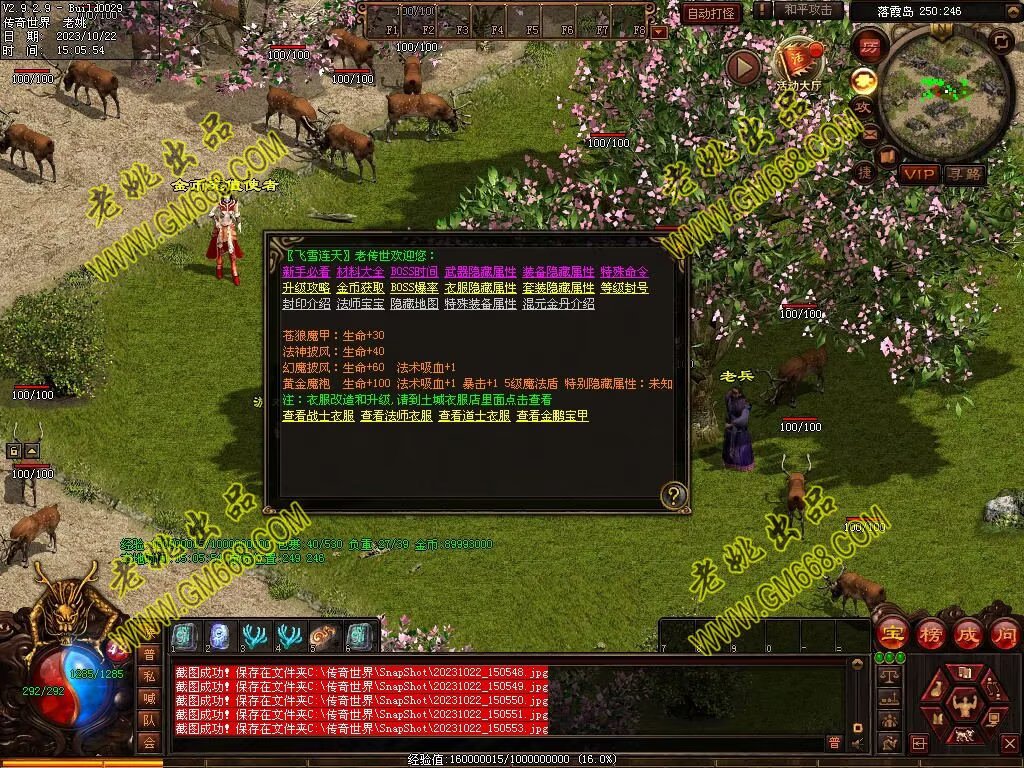Click the BOSS时间 link

point(414,272)
